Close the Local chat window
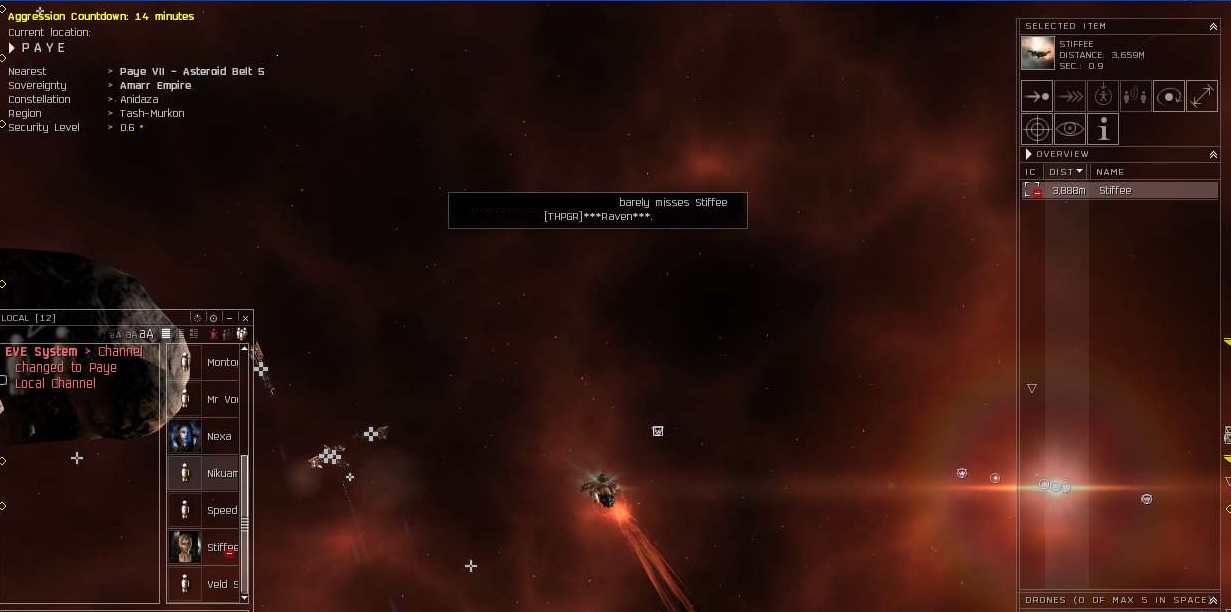This screenshot has height=612, width=1231. 245,318
